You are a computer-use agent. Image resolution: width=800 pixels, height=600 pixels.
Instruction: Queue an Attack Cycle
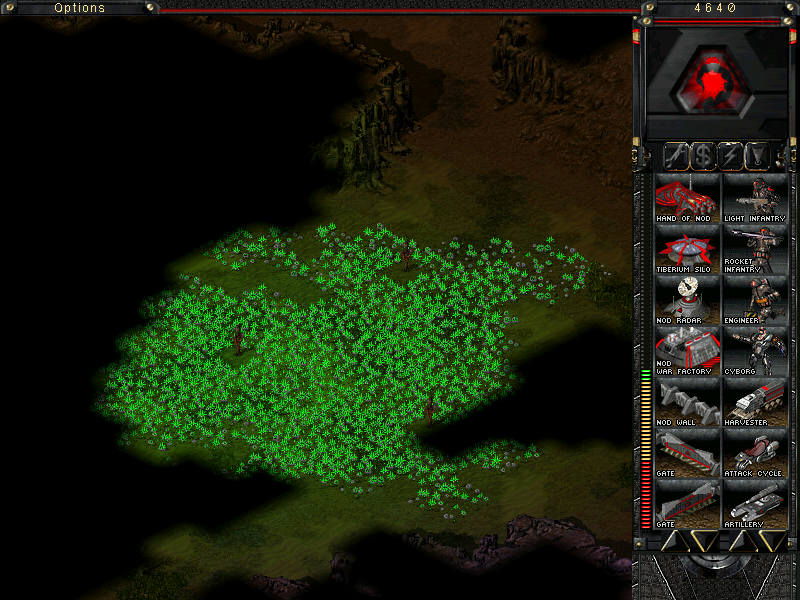[755, 454]
